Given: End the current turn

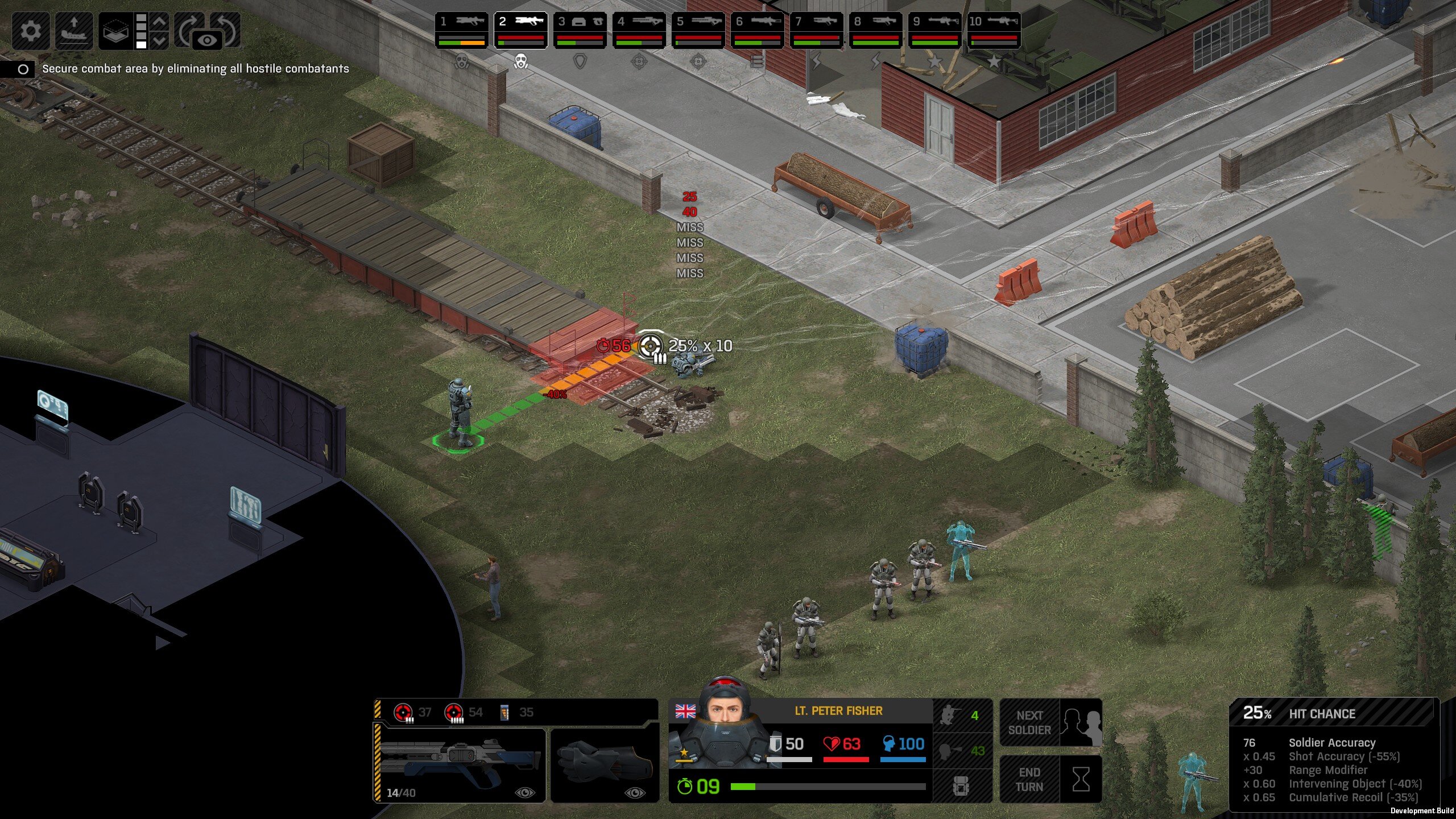Looking at the screenshot, I should click(1050, 779).
